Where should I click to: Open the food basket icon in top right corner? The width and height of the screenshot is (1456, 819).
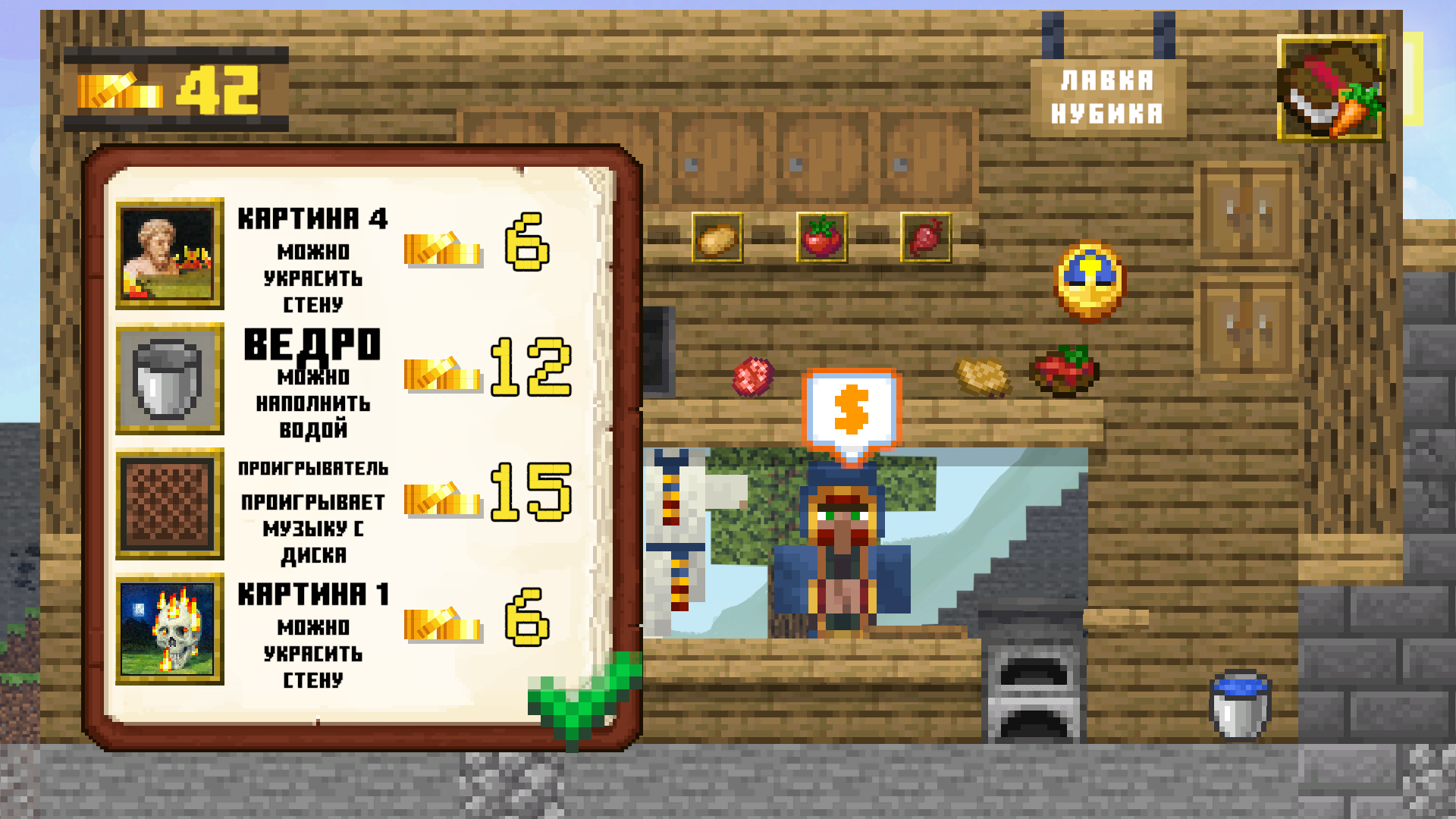pyautogui.click(x=1332, y=89)
